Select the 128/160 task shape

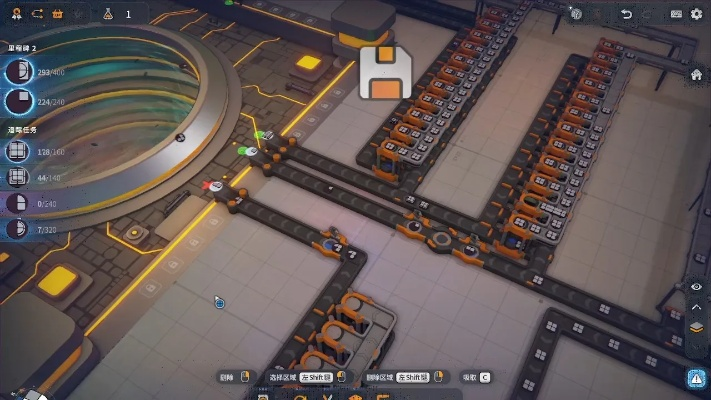pyautogui.click(x=17, y=151)
